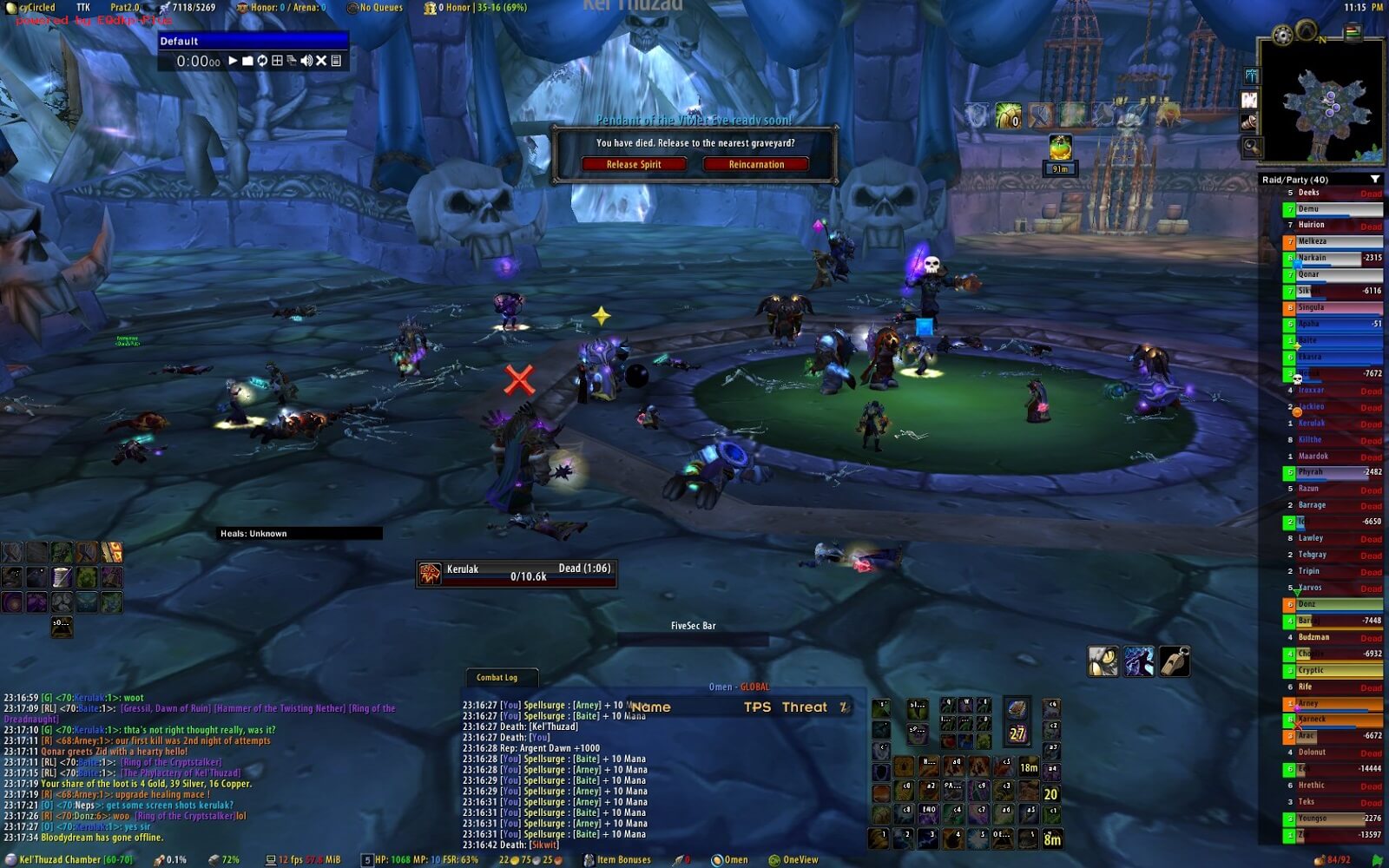
Task: Click the whistle icon button
Action: click(x=1175, y=661)
